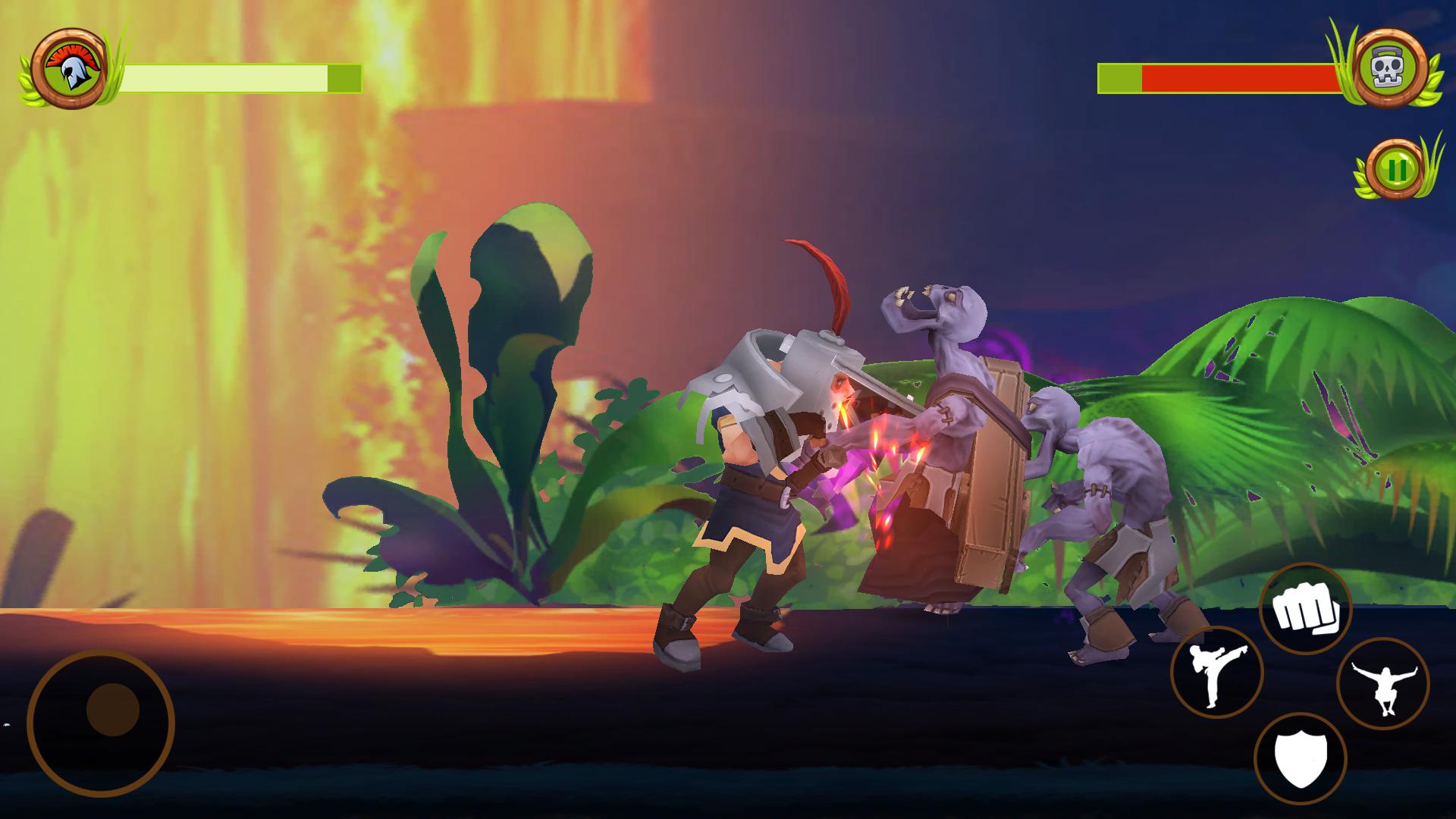The image size is (1456, 819).
Task: Tap the fist punch attack button
Action: (1304, 609)
